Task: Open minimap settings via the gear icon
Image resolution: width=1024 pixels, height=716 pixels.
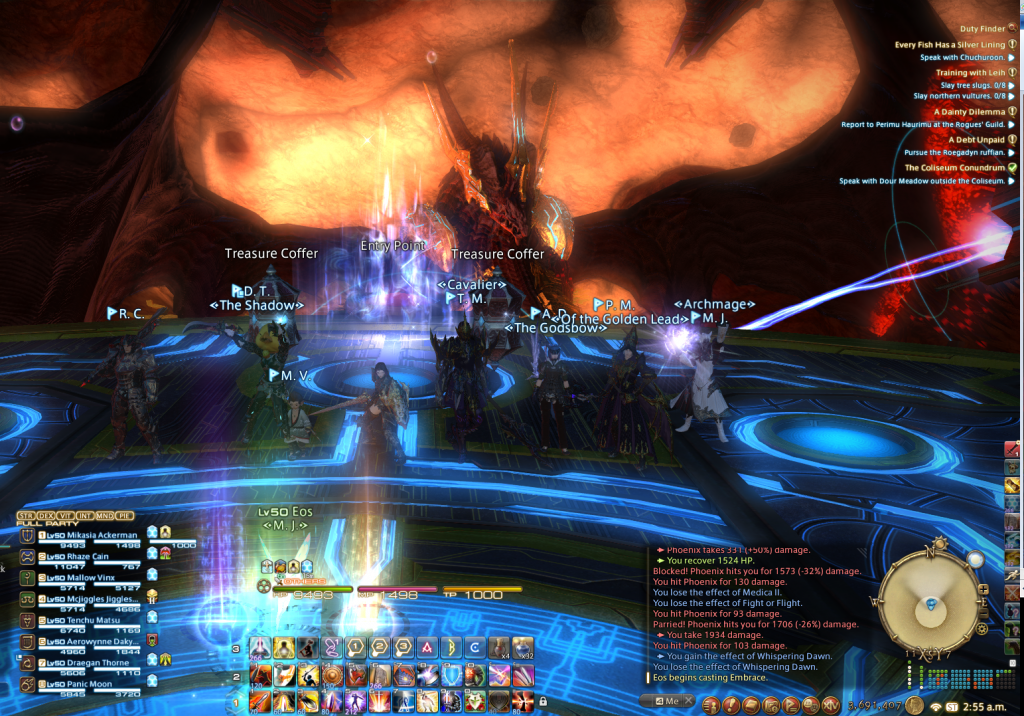Action: pyautogui.click(x=982, y=630)
